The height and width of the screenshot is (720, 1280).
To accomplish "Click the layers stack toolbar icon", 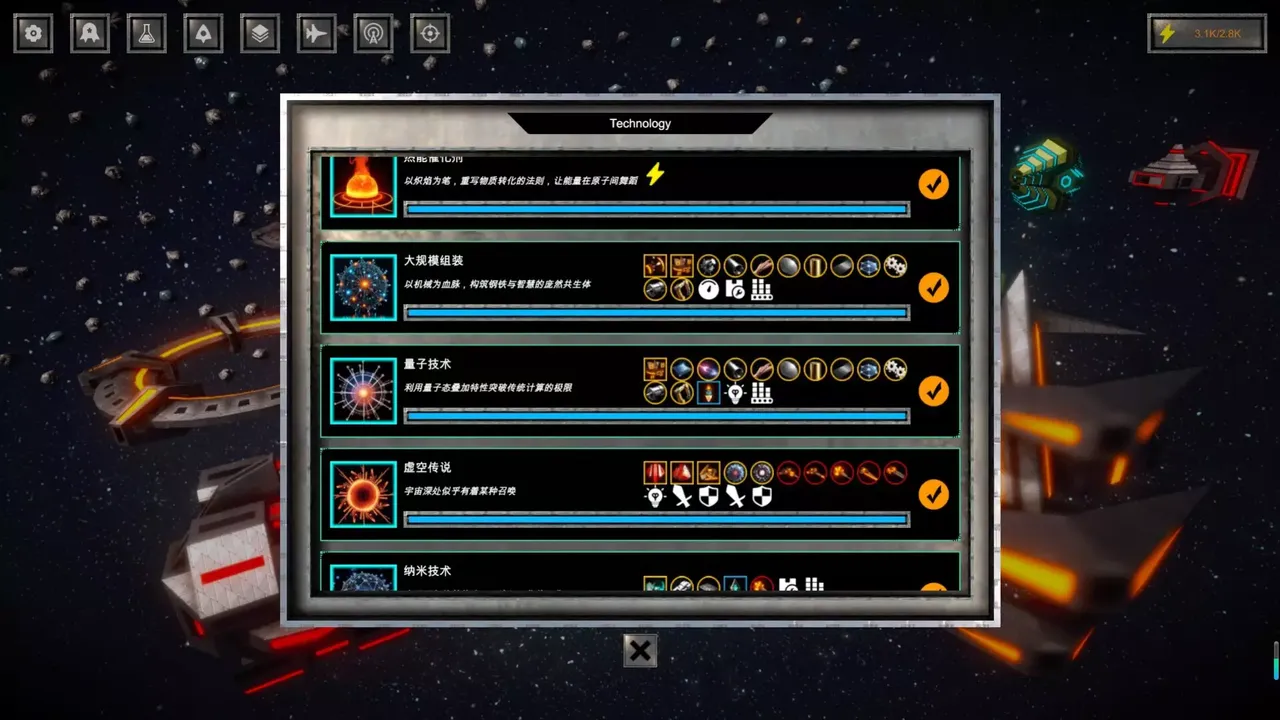I will 259,33.
